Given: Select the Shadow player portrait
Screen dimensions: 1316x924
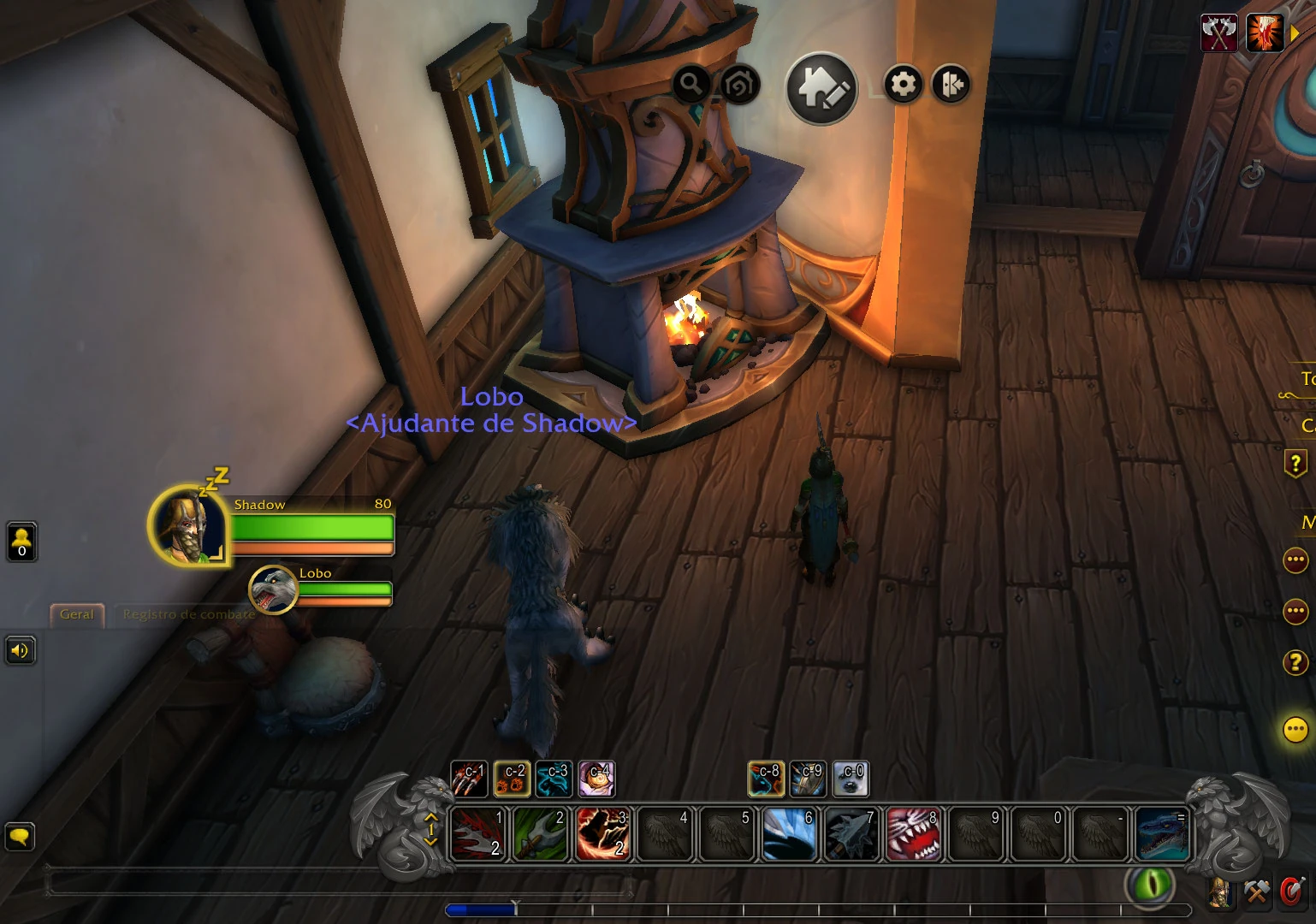Looking at the screenshot, I should [188, 524].
